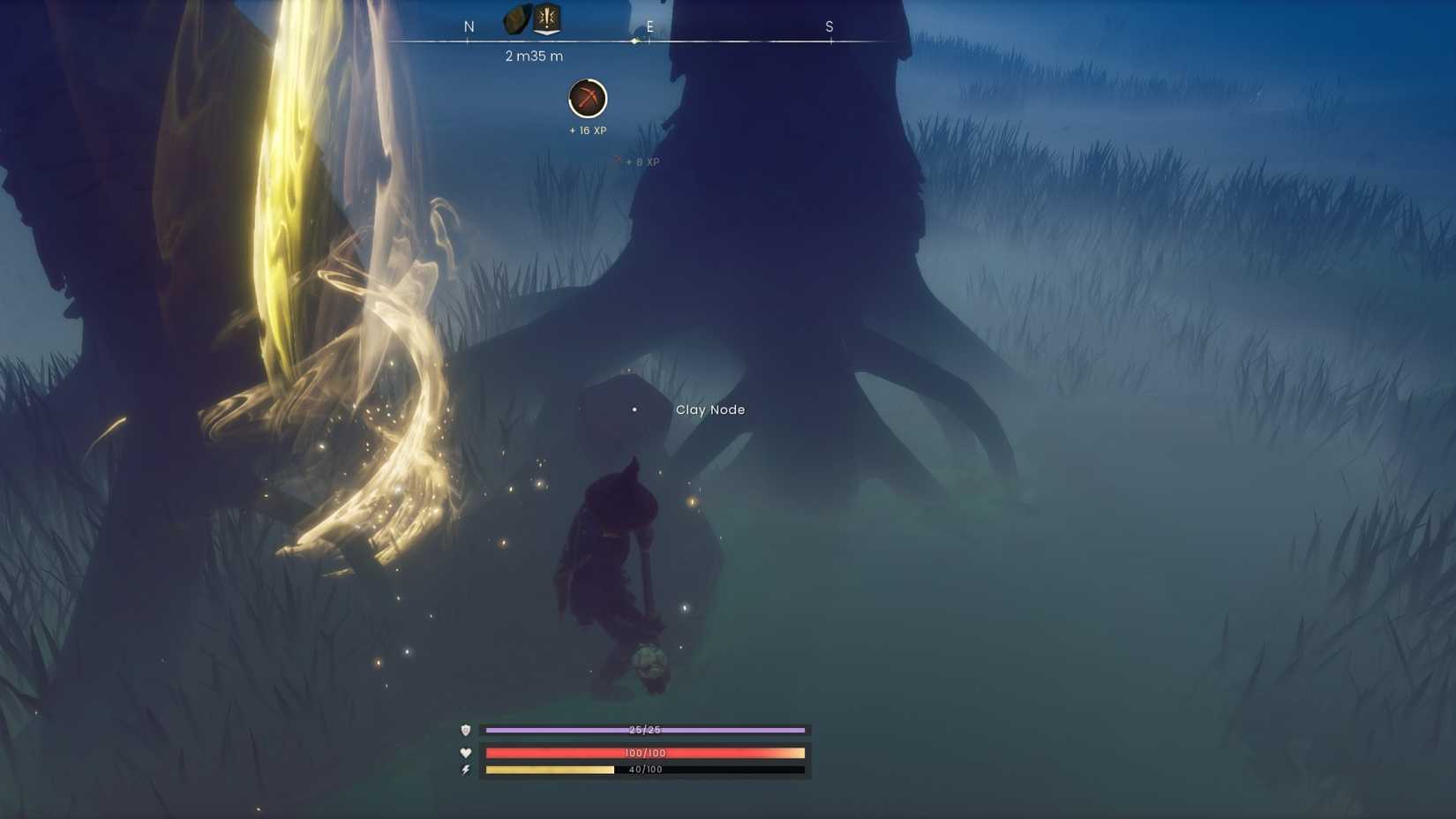This screenshot has width=1456, height=819.
Task: Click the S marker on the compass
Action: click(829, 26)
